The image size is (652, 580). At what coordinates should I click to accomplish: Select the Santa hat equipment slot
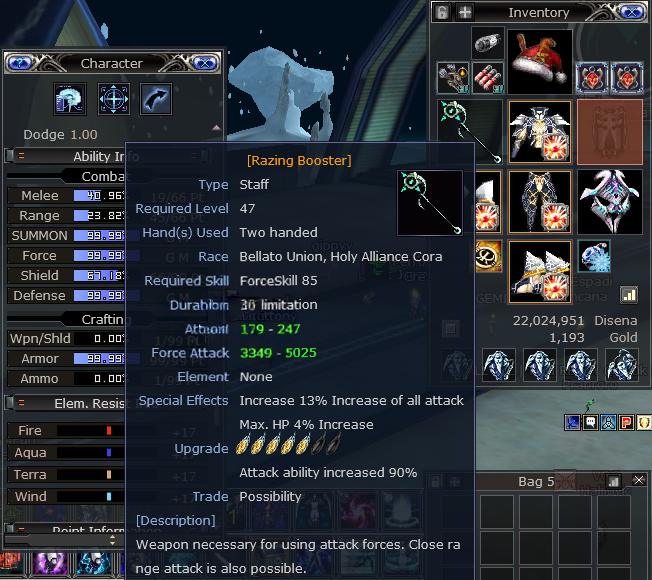click(x=540, y=61)
